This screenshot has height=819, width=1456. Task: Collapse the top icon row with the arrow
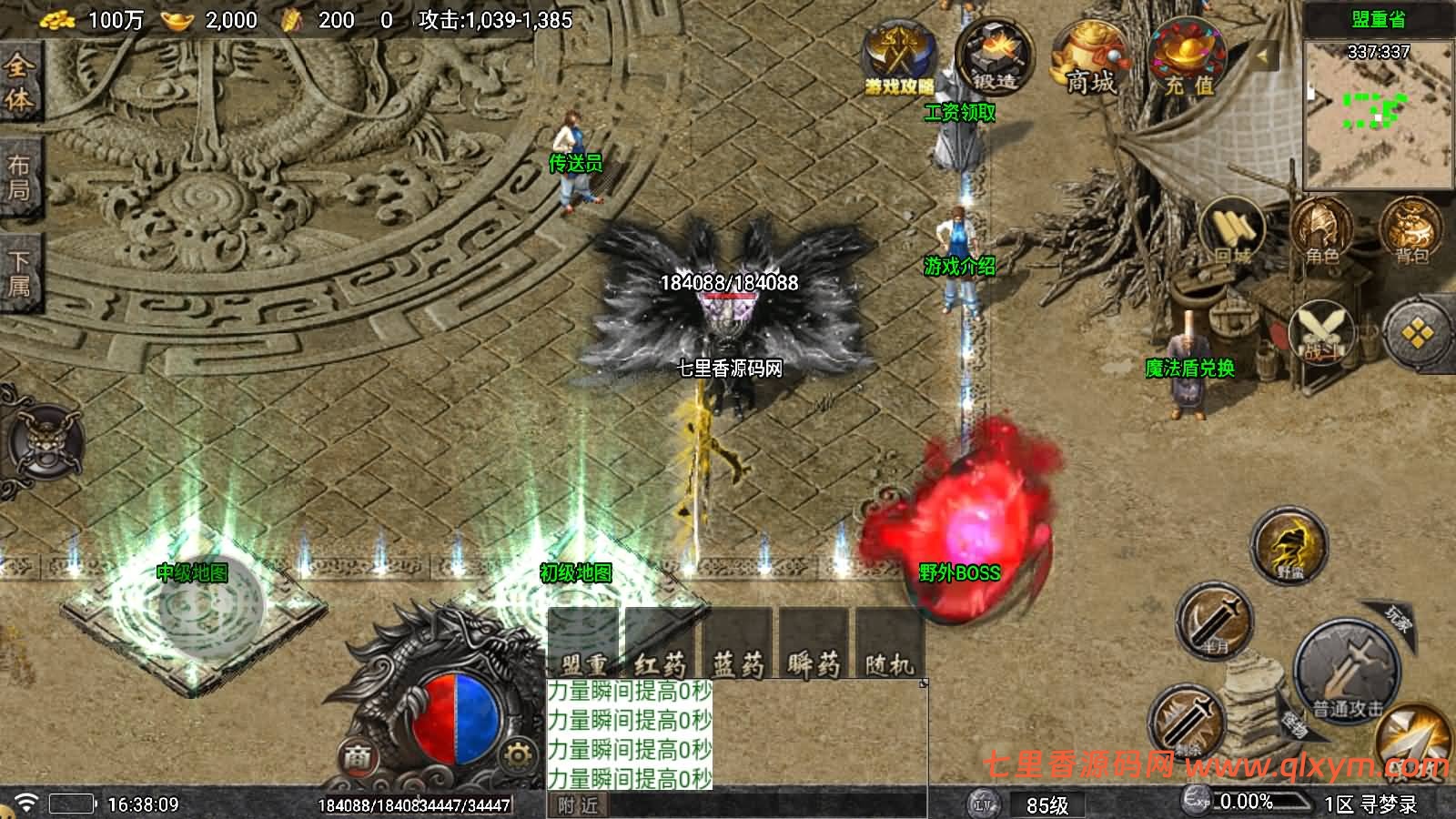(1263, 56)
